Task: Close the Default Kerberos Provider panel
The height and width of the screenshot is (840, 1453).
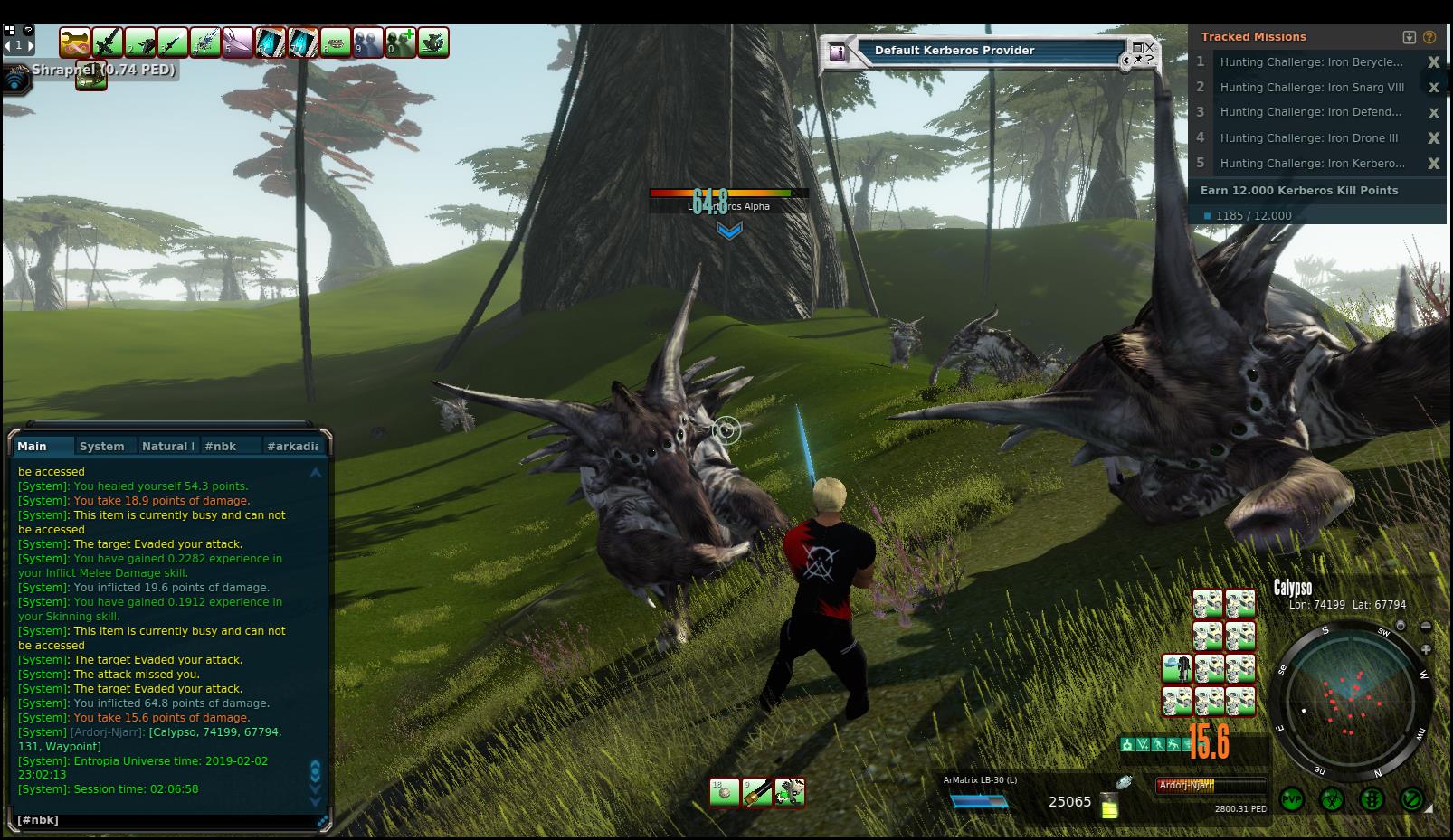Action: click(1149, 47)
